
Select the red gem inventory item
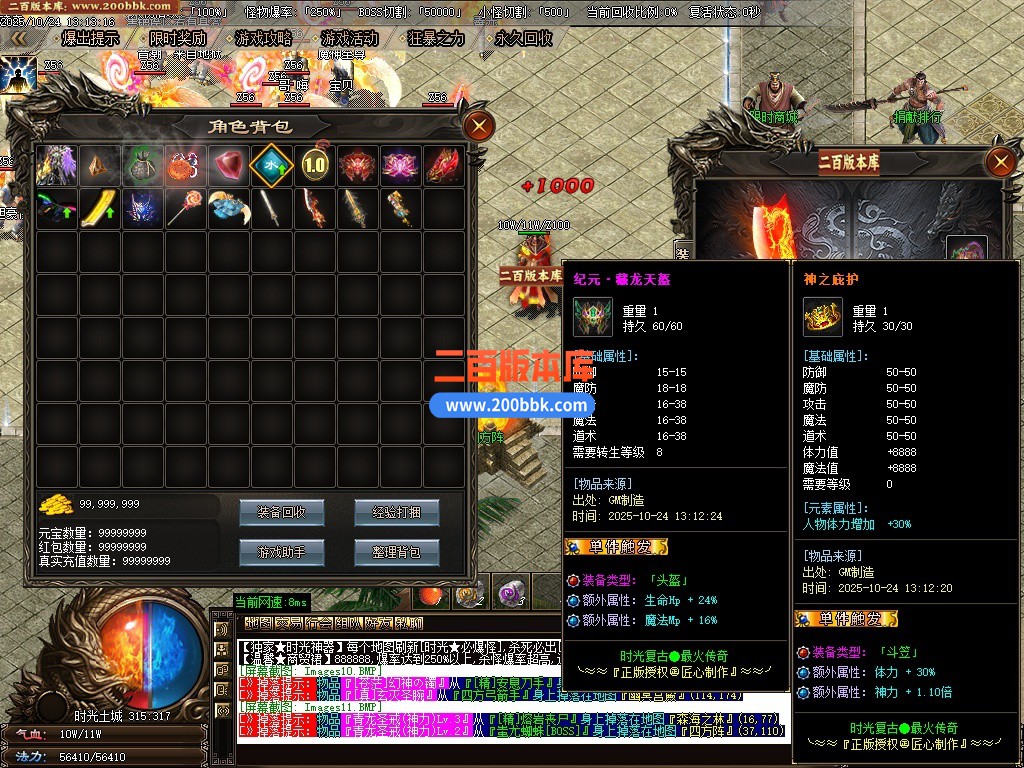(228, 166)
